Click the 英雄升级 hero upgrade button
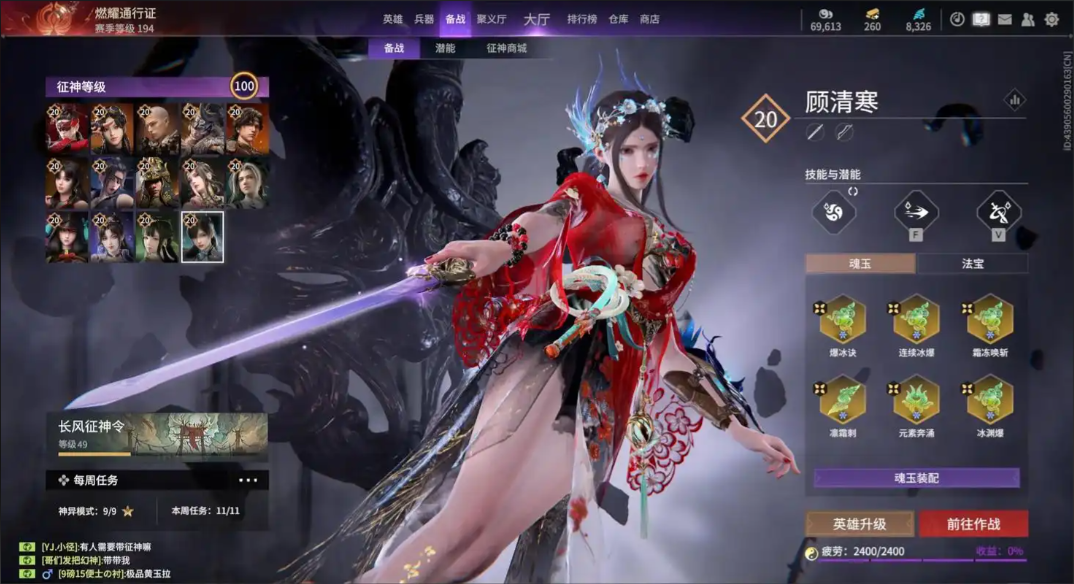Screen dimensions: 1074x584 pos(860,524)
